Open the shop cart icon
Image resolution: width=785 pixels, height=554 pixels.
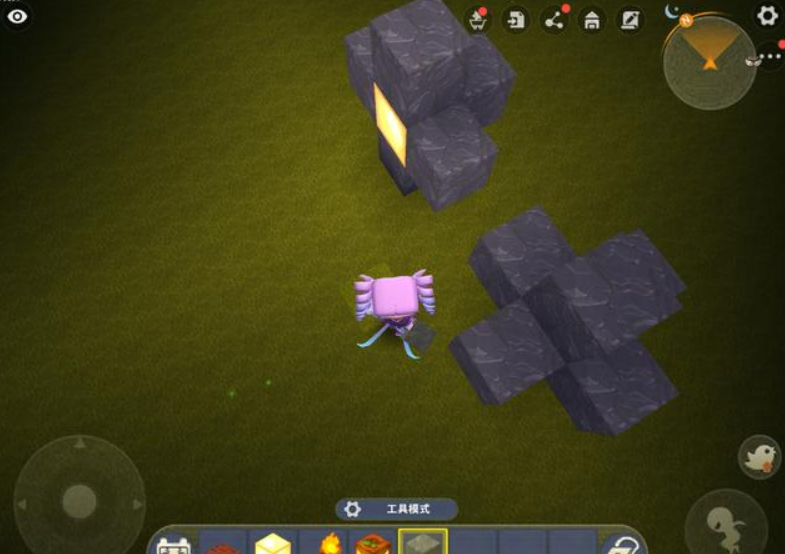click(x=477, y=19)
